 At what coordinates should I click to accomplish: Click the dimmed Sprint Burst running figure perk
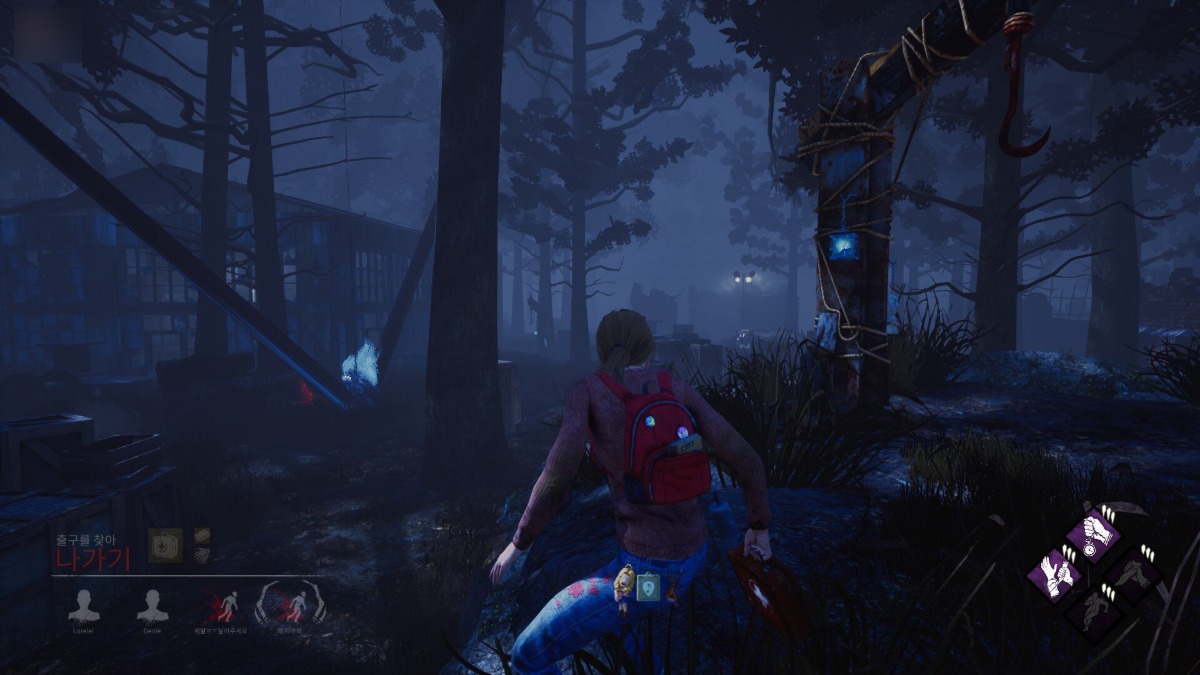1094,610
